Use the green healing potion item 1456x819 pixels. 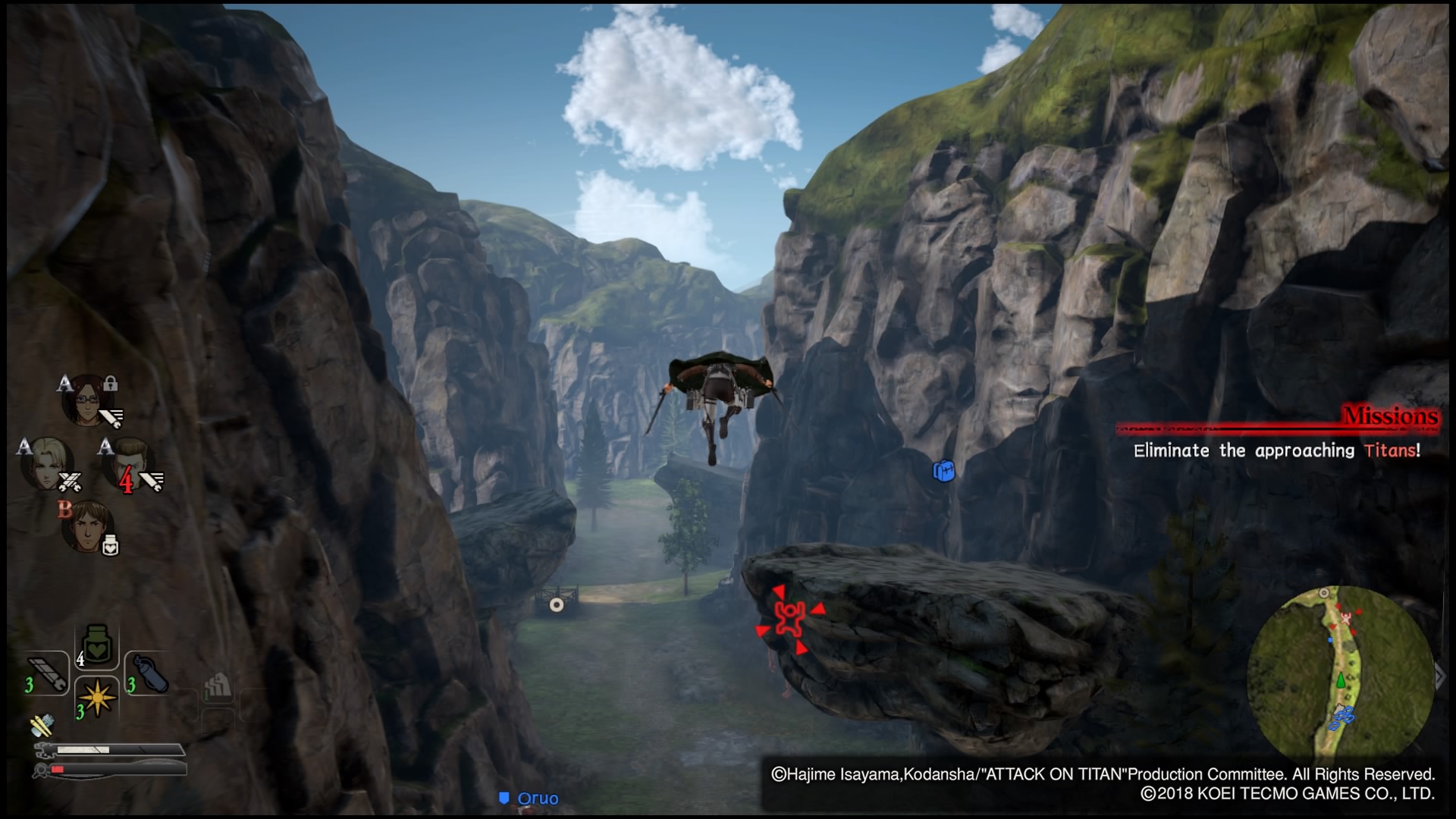[x=96, y=646]
